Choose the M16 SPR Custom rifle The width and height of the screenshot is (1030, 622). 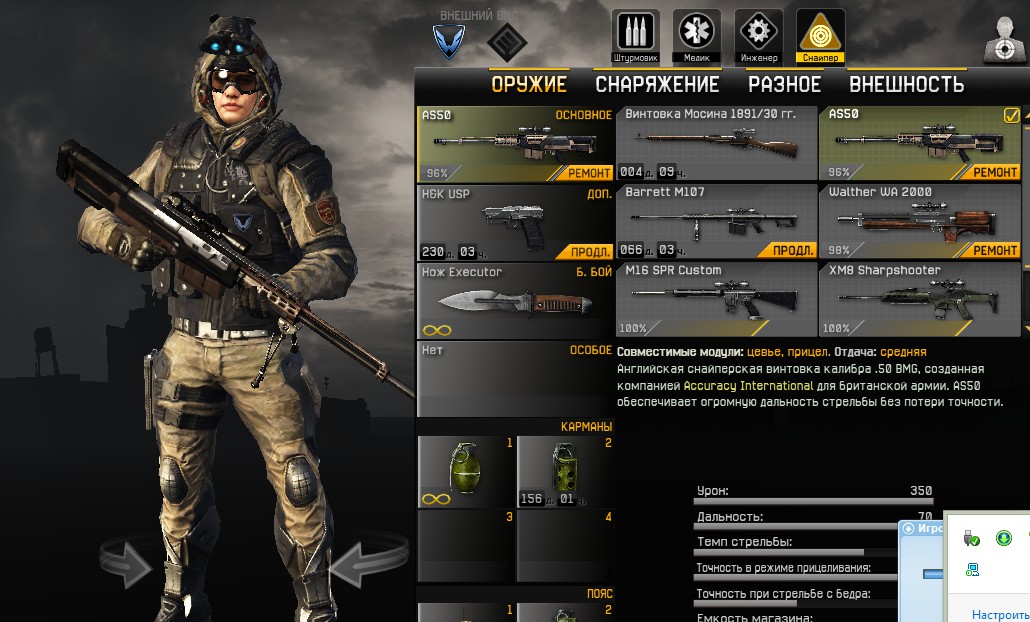tap(716, 298)
